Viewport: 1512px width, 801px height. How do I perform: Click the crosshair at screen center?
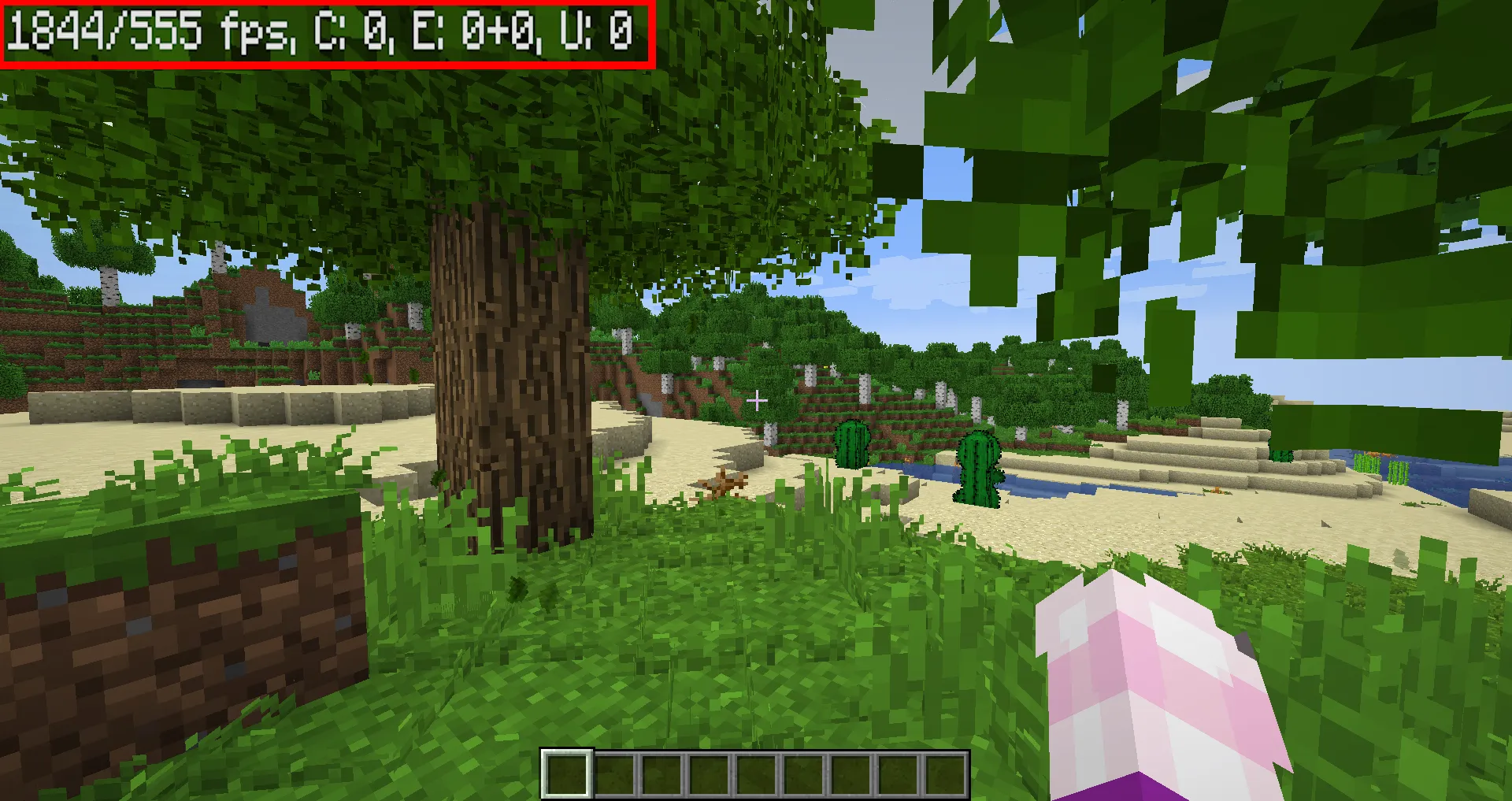[x=758, y=400]
